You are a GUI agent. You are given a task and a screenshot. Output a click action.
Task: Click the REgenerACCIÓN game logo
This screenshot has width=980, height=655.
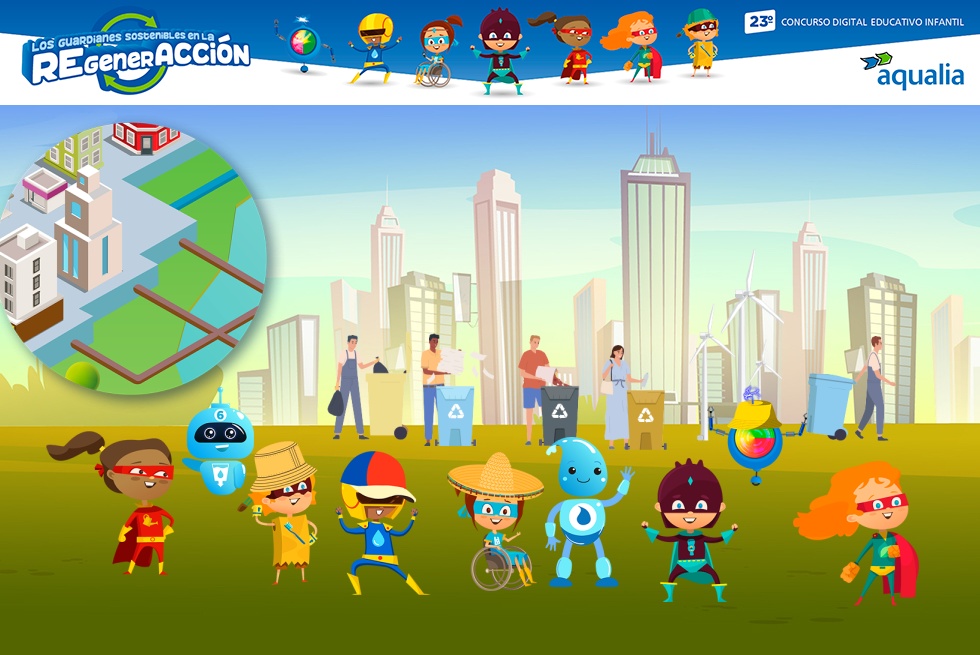(x=137, y=54)
